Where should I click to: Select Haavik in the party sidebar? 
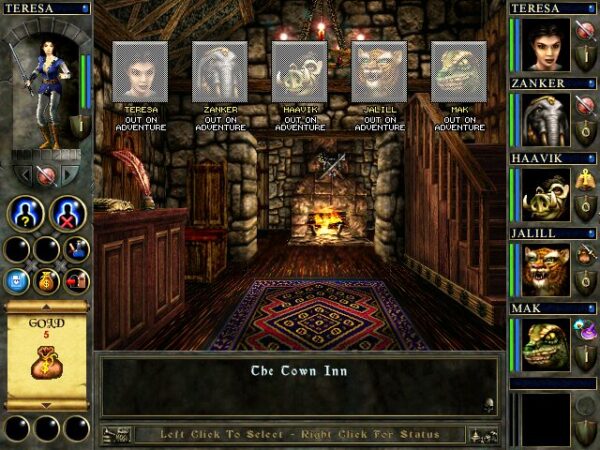[x=545, y=195]
